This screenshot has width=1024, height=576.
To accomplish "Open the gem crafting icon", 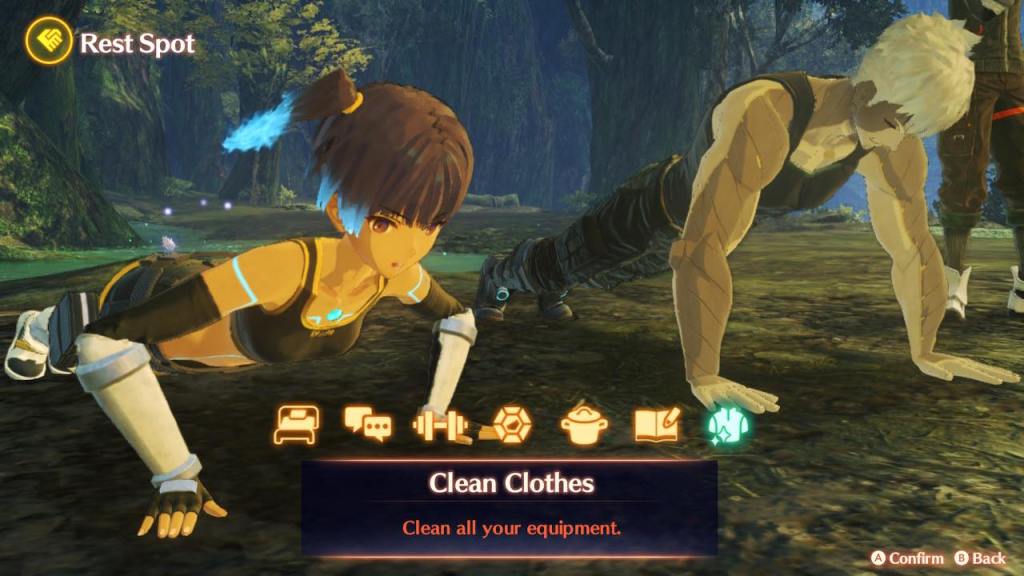I will click(x=510, y=425).
